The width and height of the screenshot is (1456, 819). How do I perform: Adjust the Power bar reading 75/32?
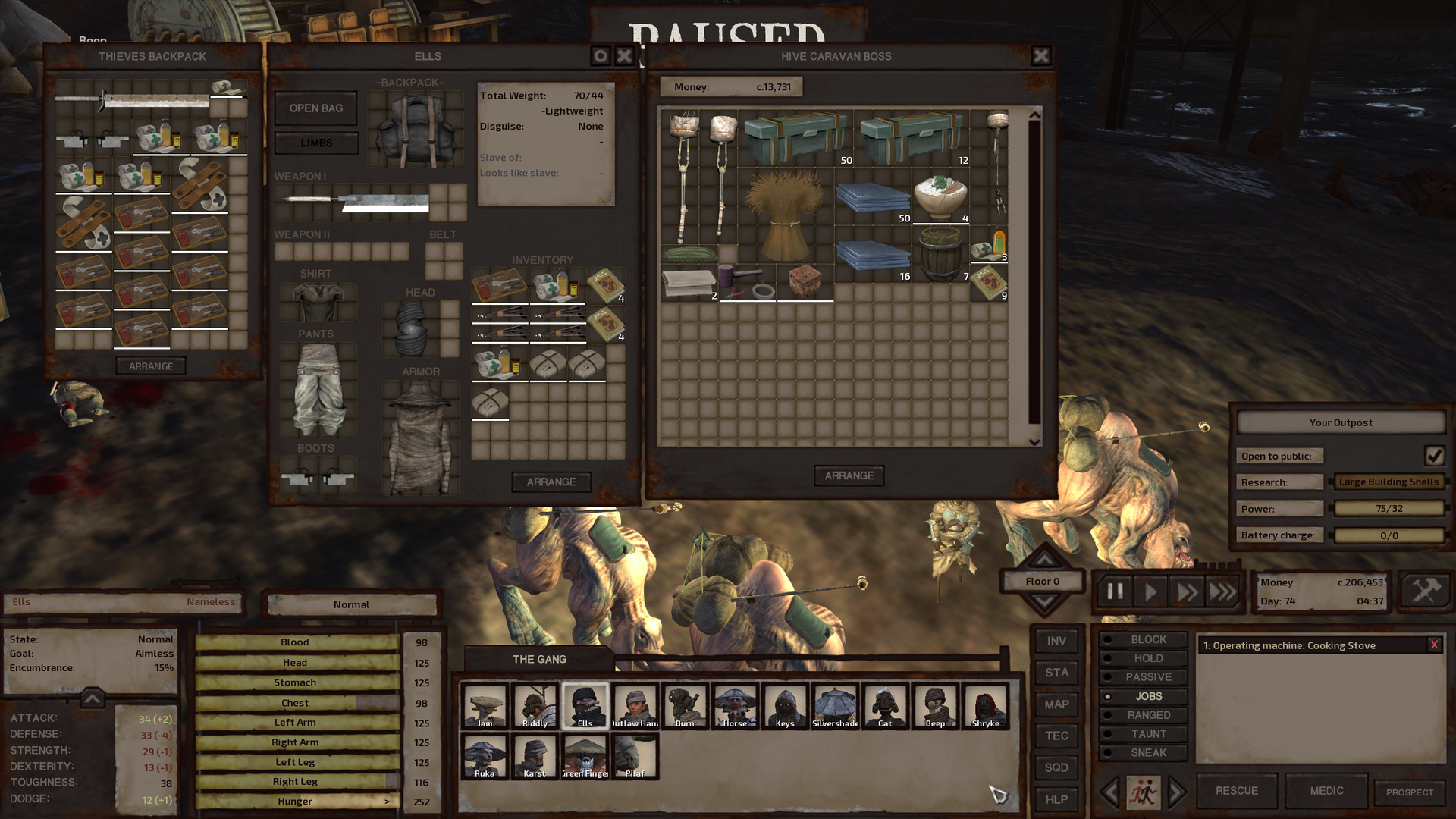1389,508
